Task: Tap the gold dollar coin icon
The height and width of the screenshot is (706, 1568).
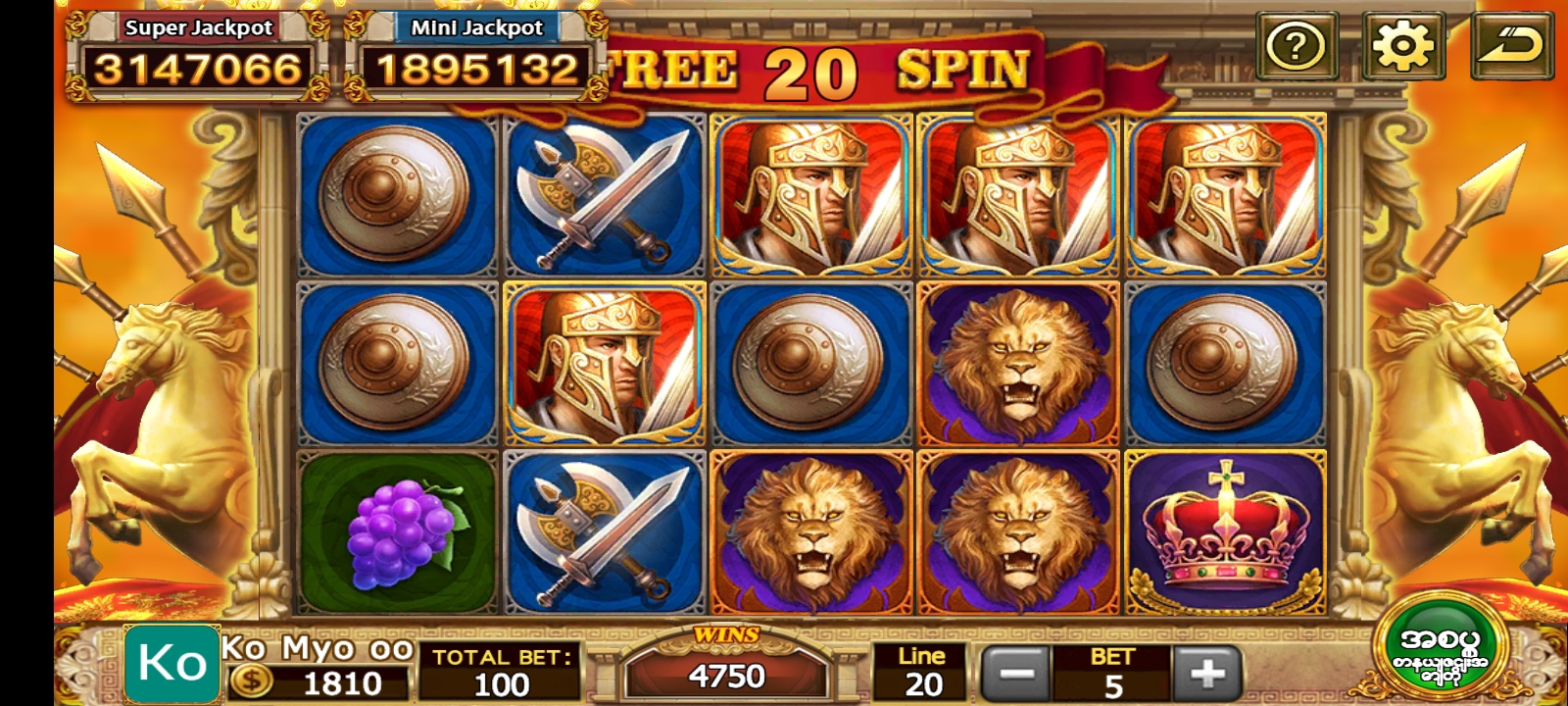Action: pyautogui.click(x=251, y=681)
